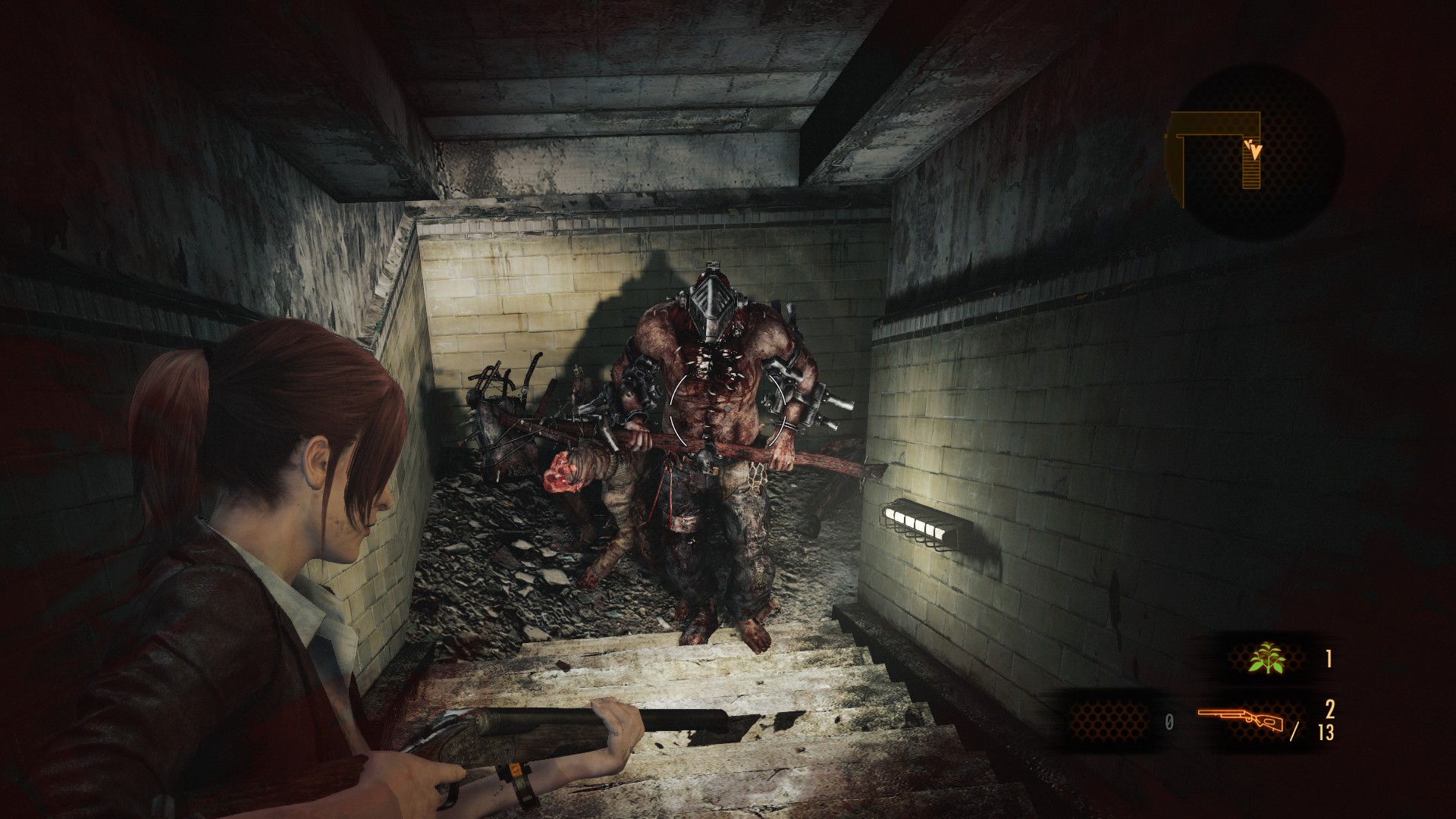1456x819 pixels.
Task: Select the shotgun weapon icon
Action: point(1241,720)
